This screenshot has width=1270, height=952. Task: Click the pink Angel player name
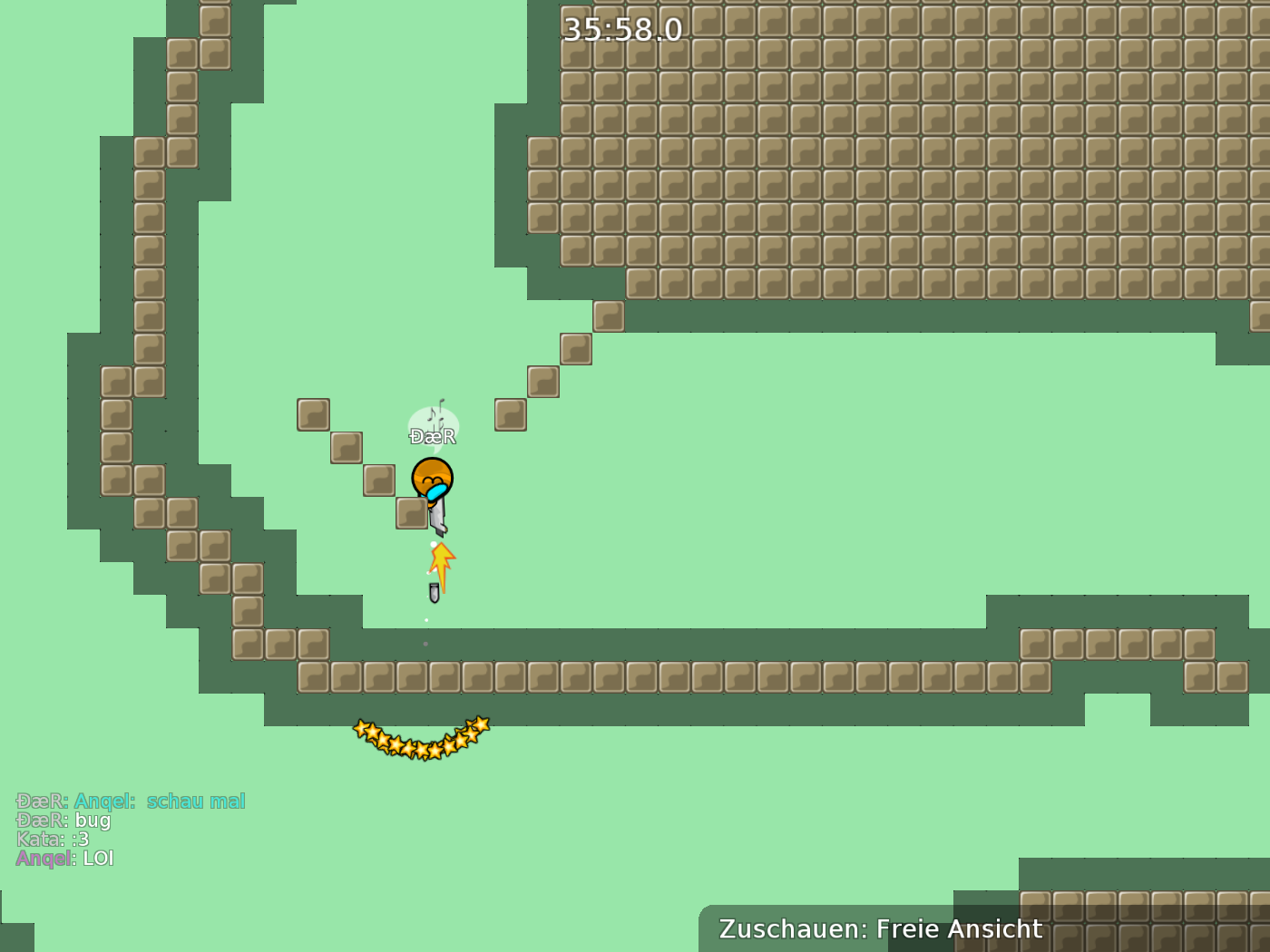coord(44,859)
